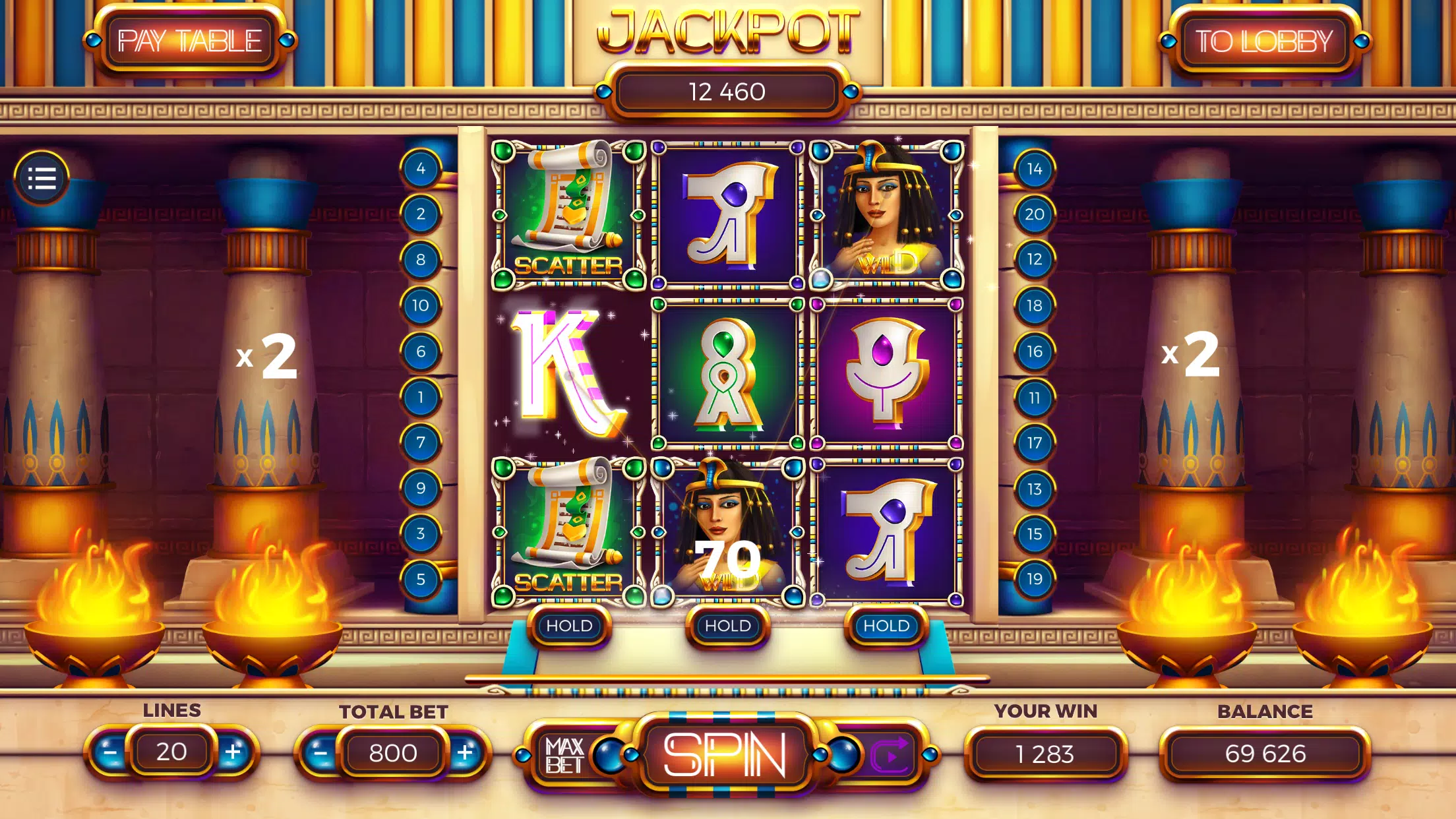
Task: Toggle HOLD on the first reel
Action: pyautogui.click(x=571, y=626)
